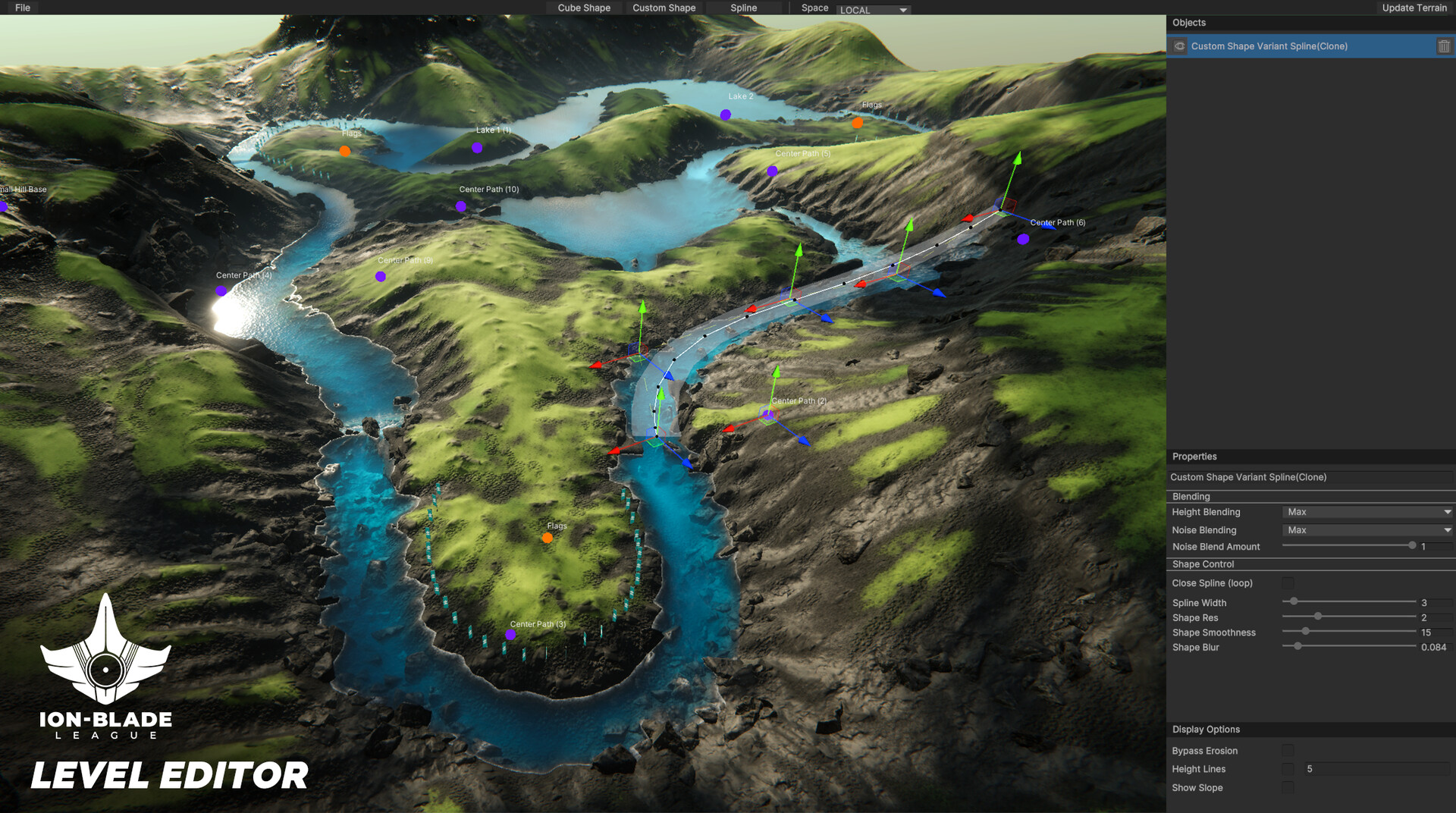Toggle visibility of Custom Shape Variant Spline(Clone)
This screenshot has width=1456, height=813.
click(x=1179, y=46)
